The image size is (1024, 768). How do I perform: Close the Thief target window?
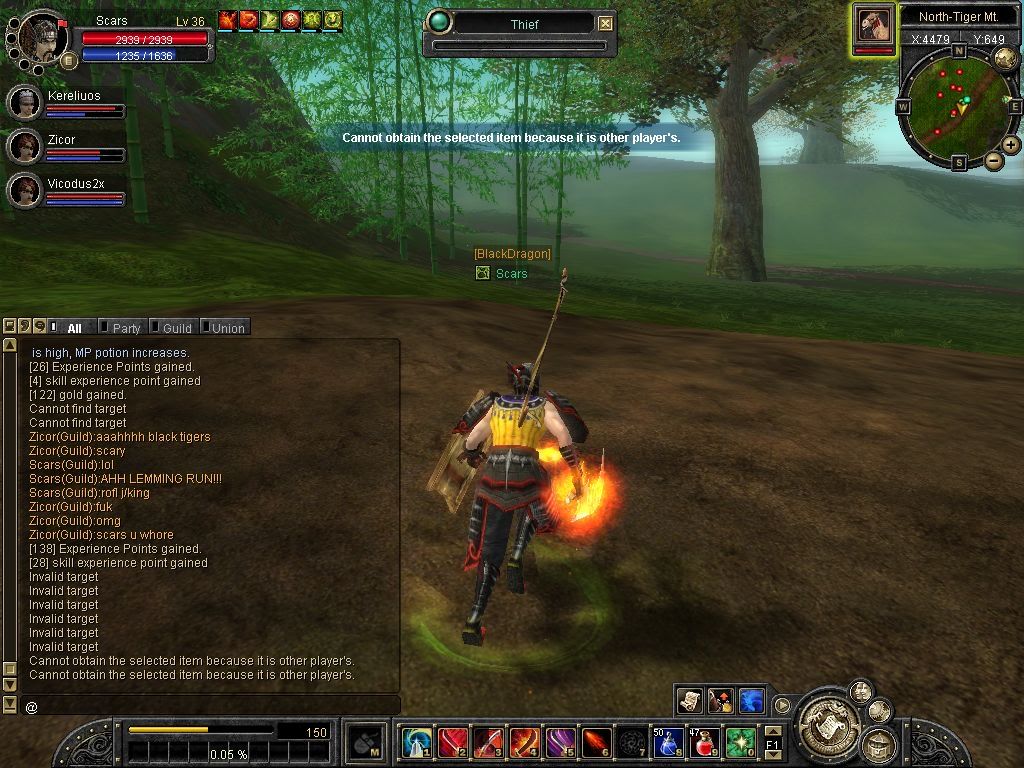605,23
